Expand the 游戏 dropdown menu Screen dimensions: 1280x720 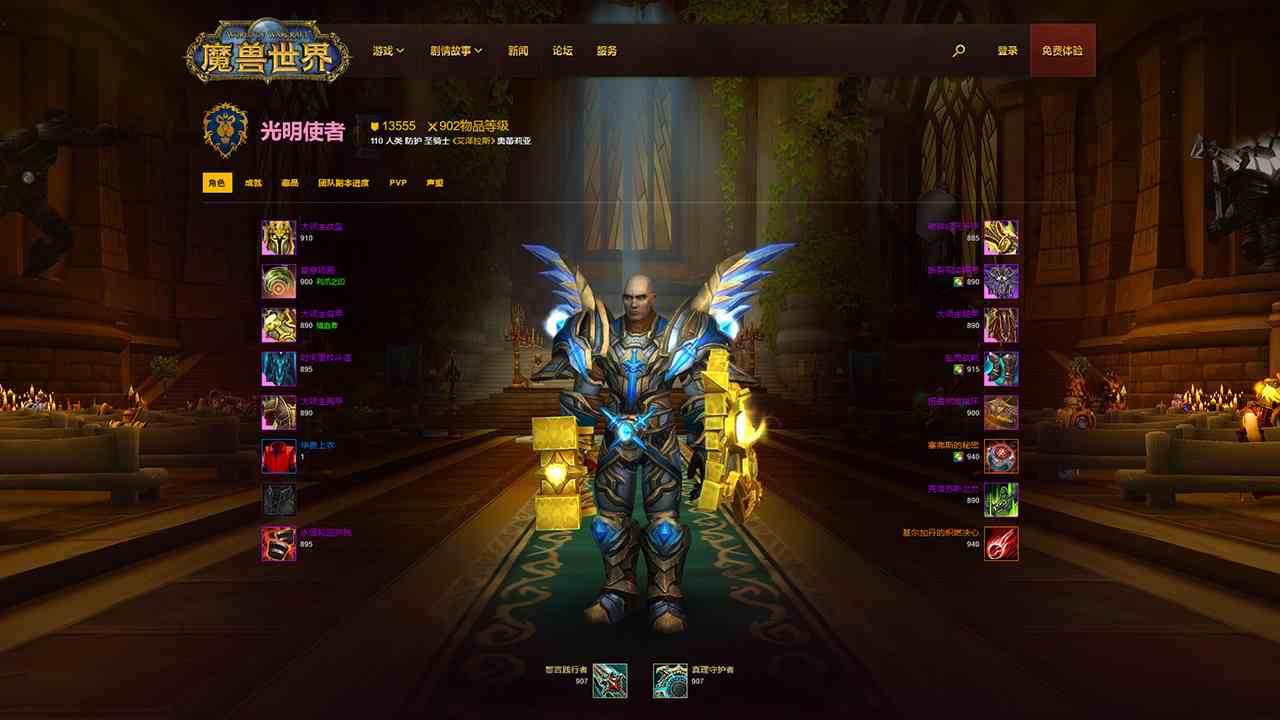coord(386,48)
